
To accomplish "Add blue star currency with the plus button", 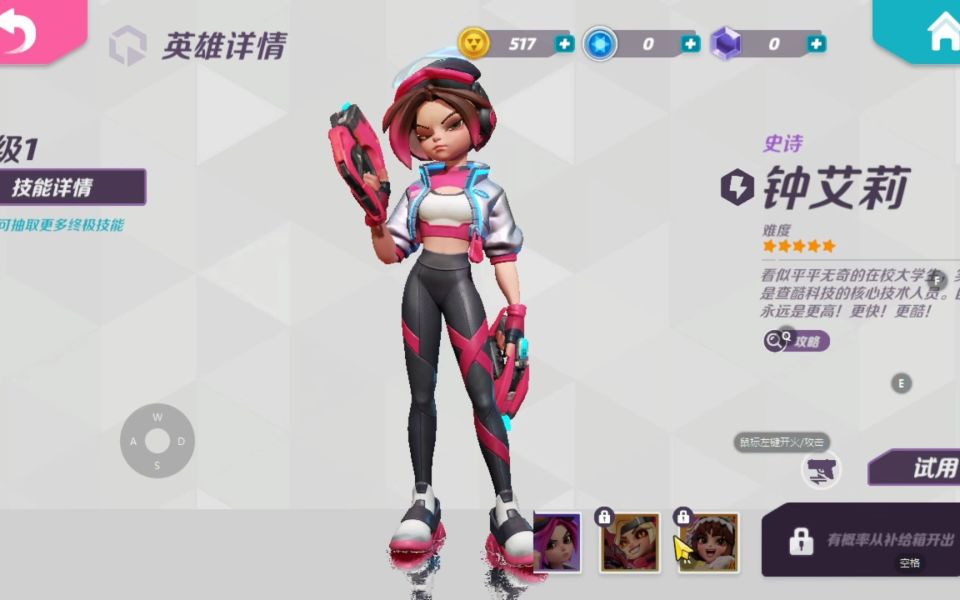I will point(690,44).
